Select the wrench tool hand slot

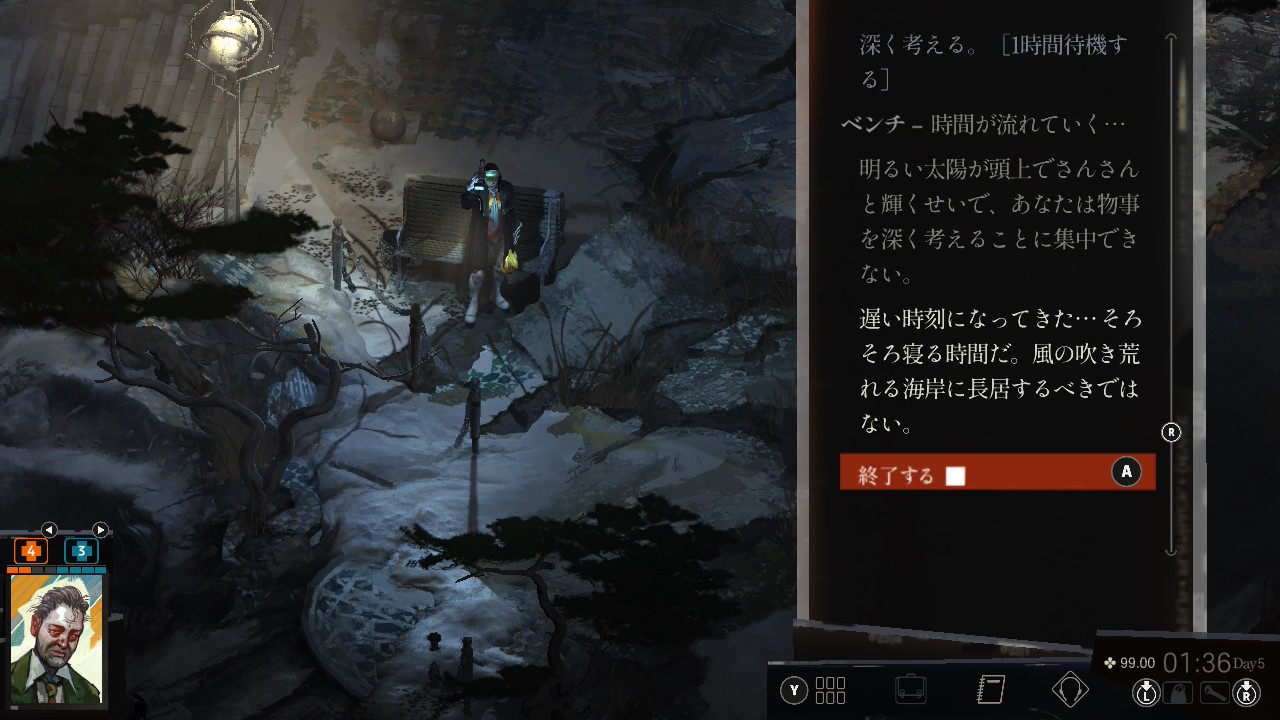pos(1214,692)
